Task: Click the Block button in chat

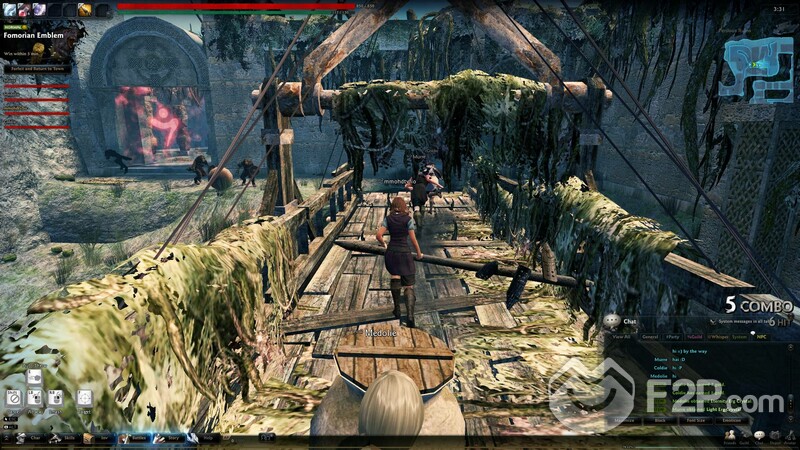Action: click(658, 421)
